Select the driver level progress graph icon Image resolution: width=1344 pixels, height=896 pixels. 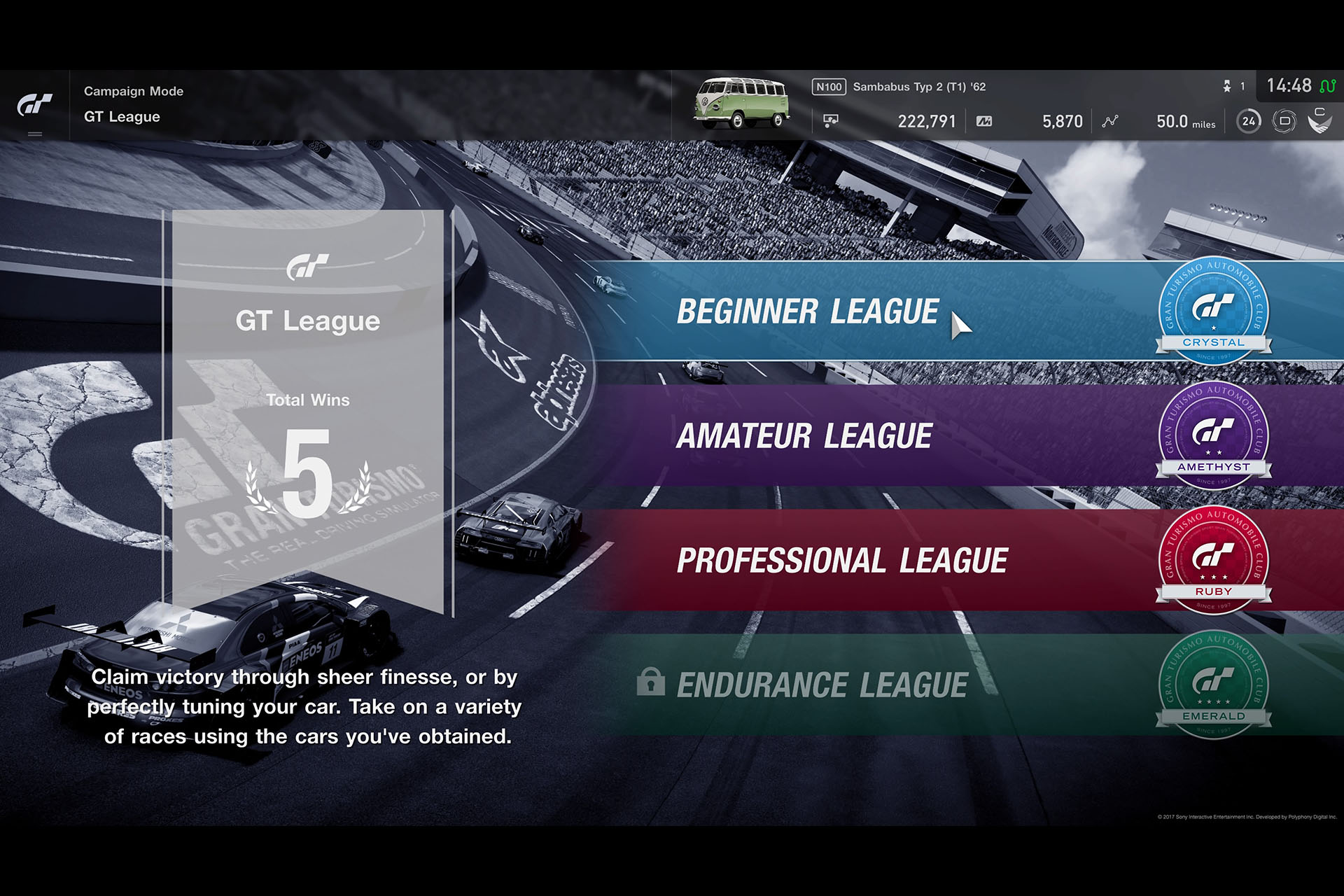pos(1109,121)
